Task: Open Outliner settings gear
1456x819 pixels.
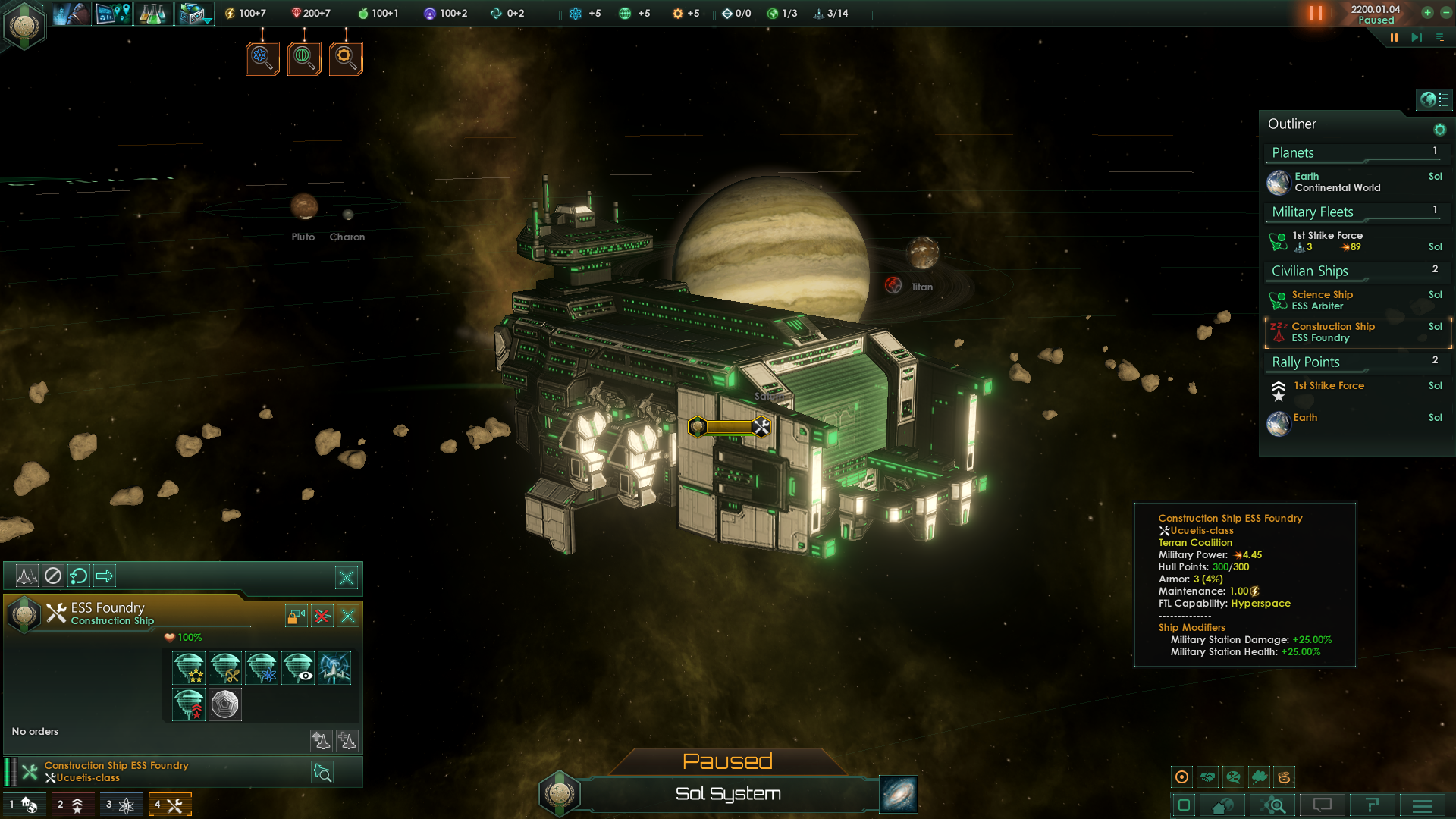Action: [x=1439, y=130]
